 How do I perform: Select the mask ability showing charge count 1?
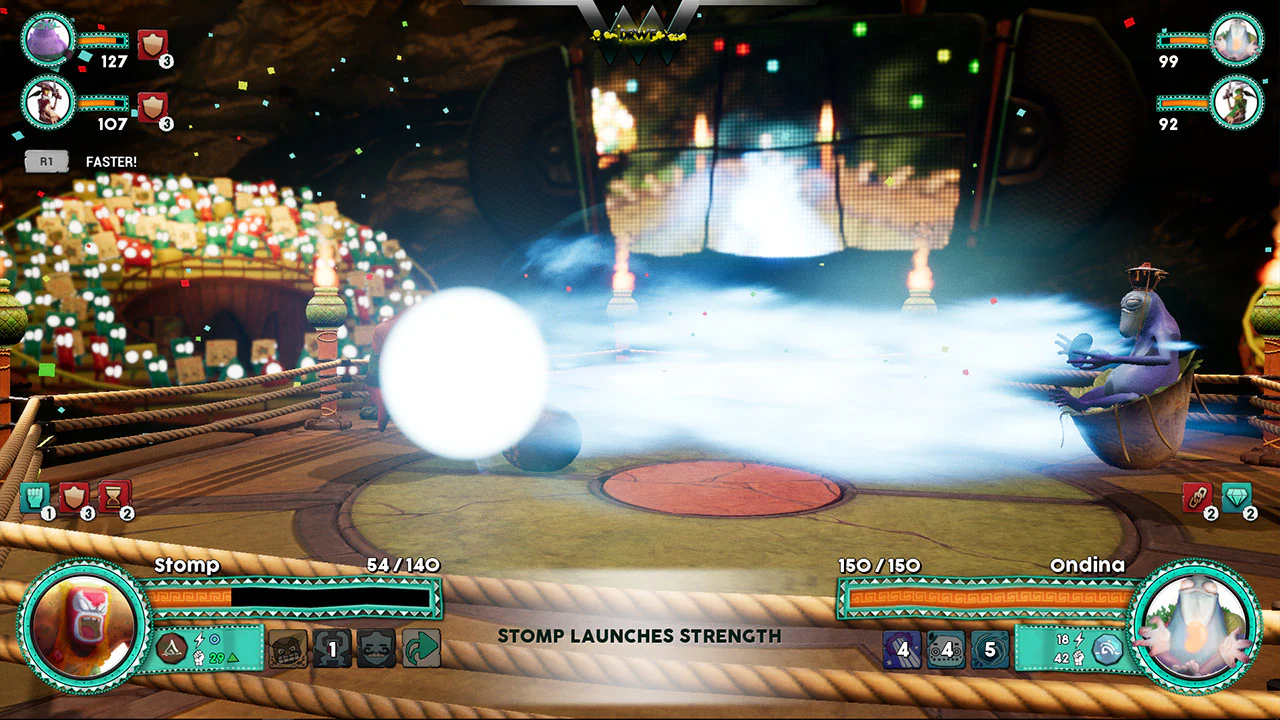pos(330,648)
